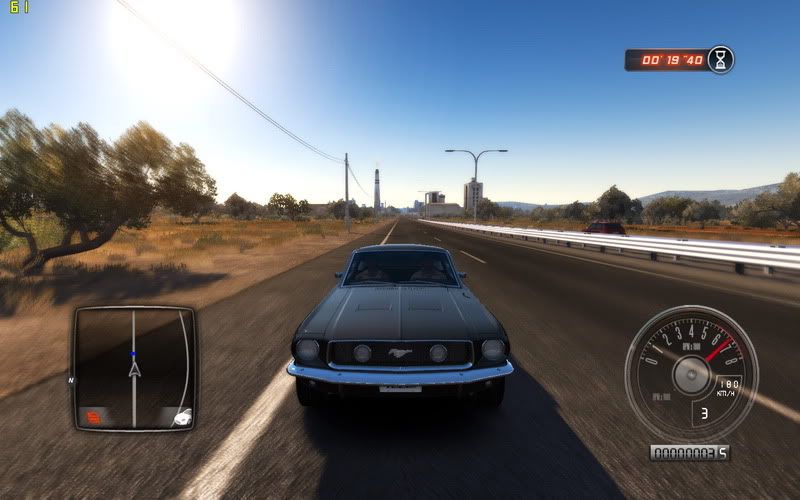Open the GPS minimap
The image size is (800, 500).
point(133,368)
